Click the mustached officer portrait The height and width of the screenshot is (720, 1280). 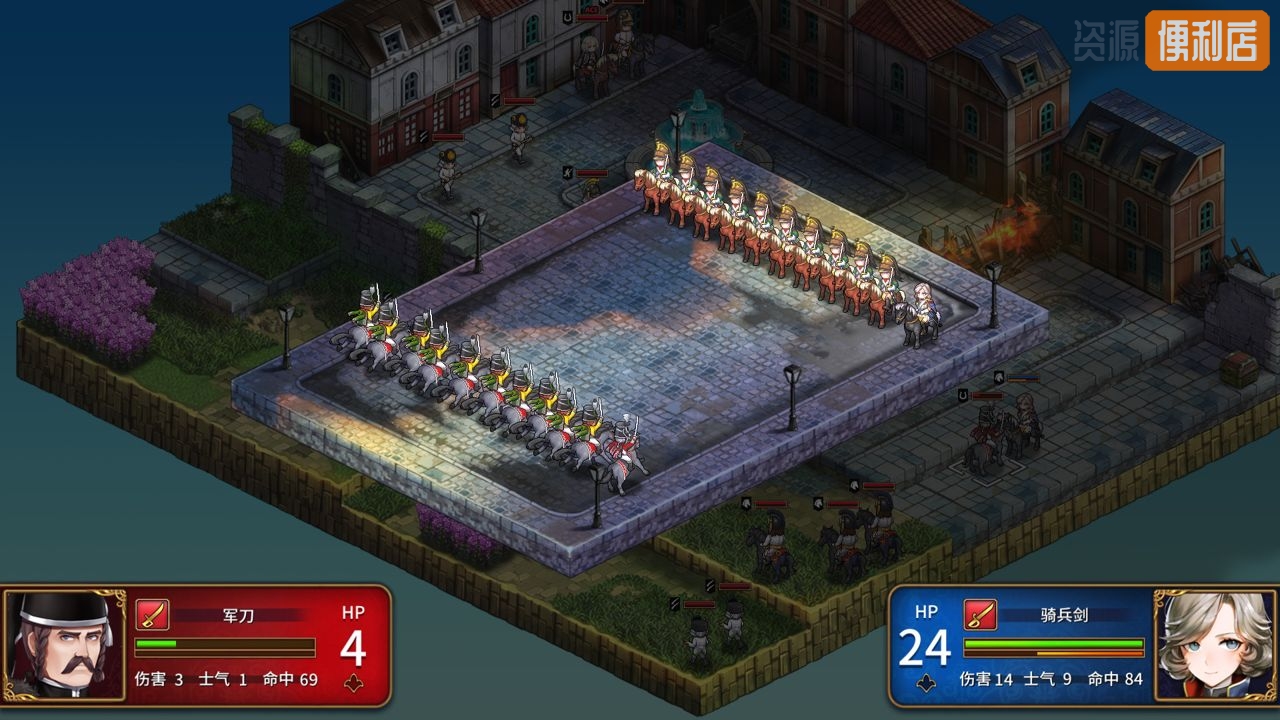[x=65, y=644]
